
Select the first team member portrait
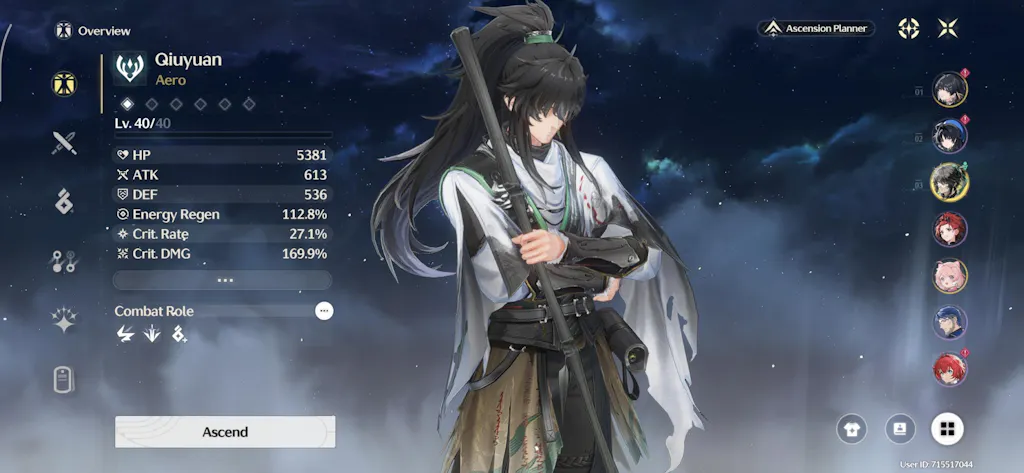950,89
